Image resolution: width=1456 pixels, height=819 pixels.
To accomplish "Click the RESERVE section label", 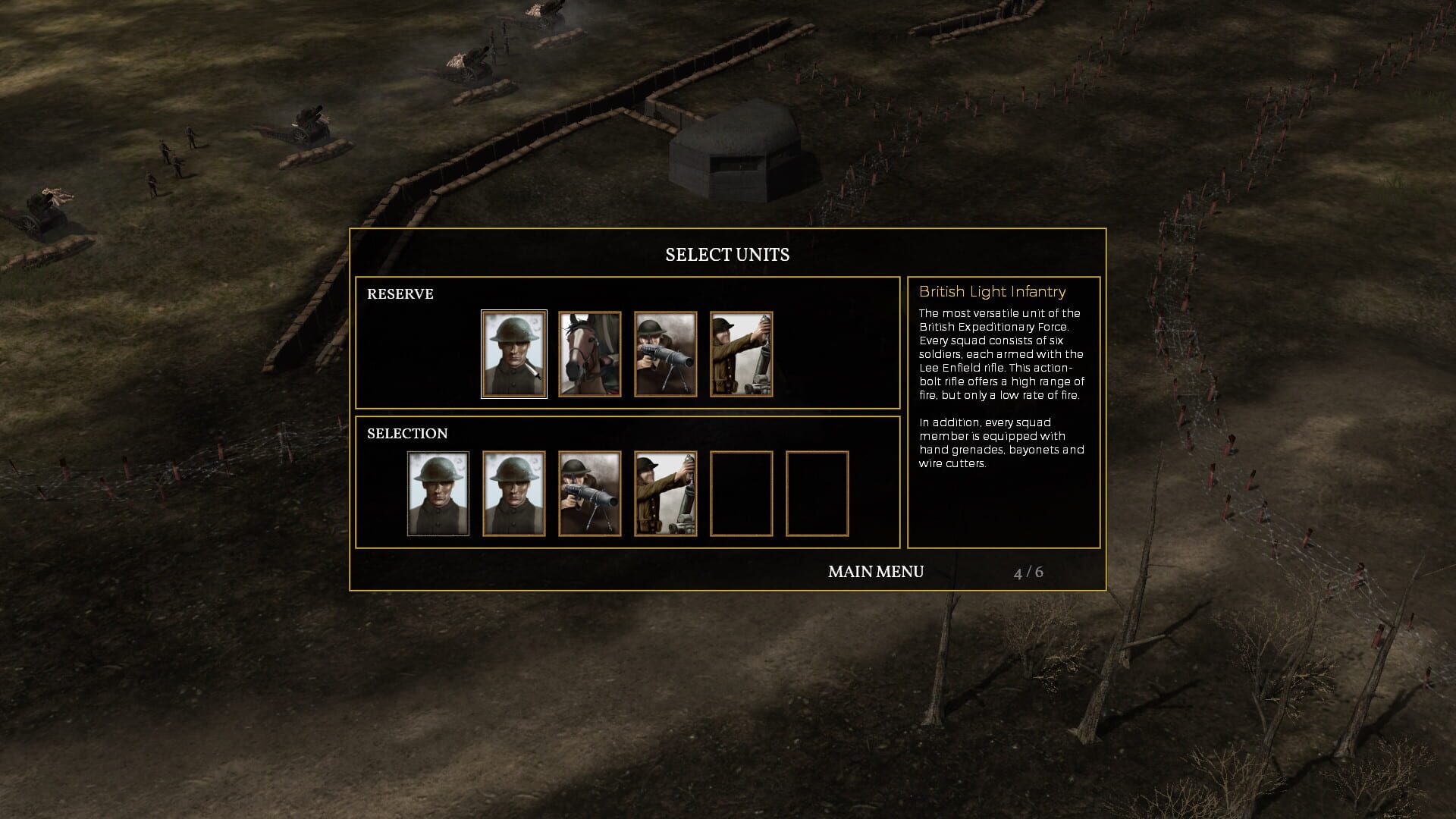I will (x=400, y=294).
